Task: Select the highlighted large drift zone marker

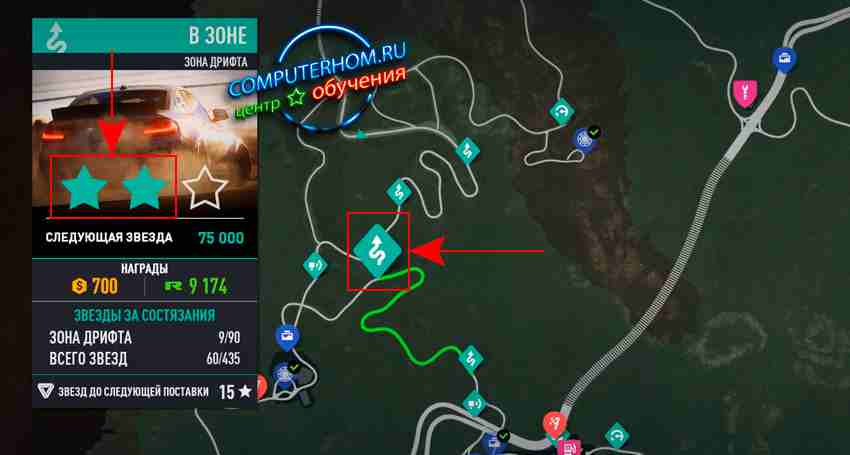Action: 378,250
